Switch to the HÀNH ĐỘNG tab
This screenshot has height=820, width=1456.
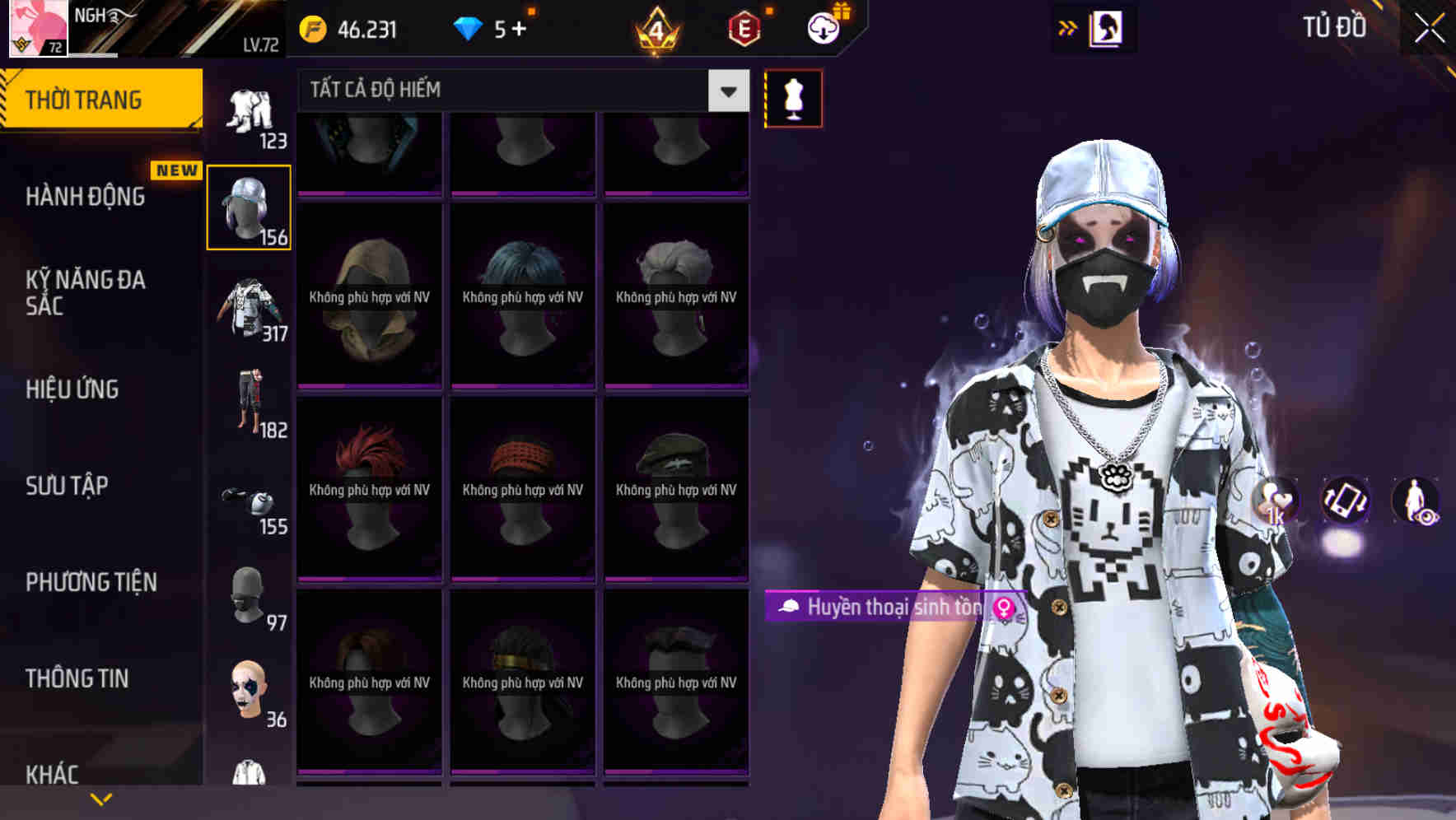click(x=86, y=197)
